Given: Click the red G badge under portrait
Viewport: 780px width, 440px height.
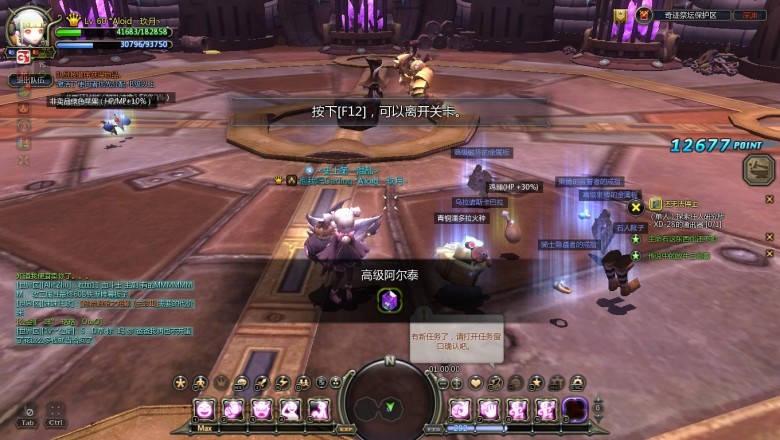Looking at the screenshot, I should tap(22, 57).
